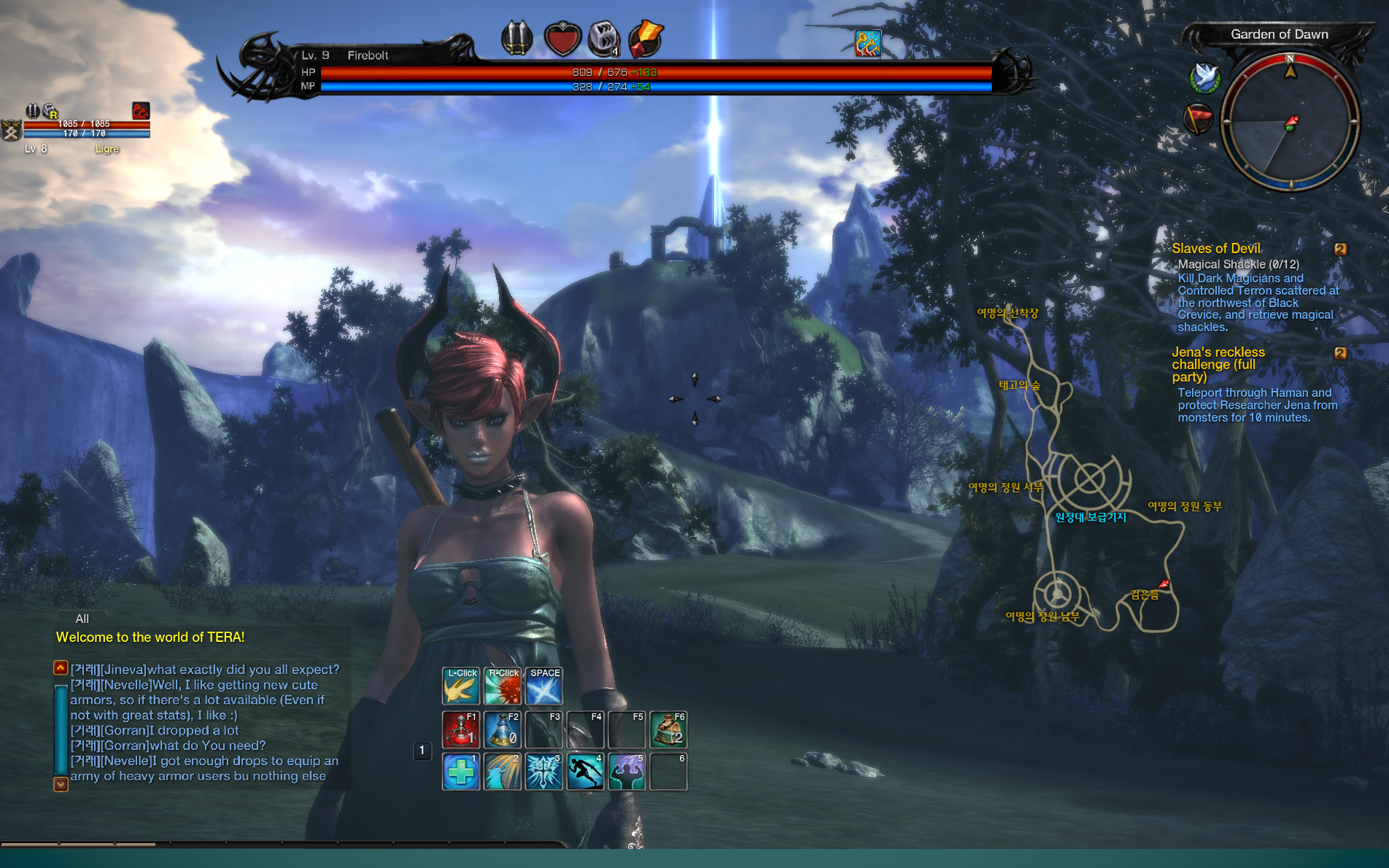Trigger the running figure skill in slot 4

[x=585, y=772]
